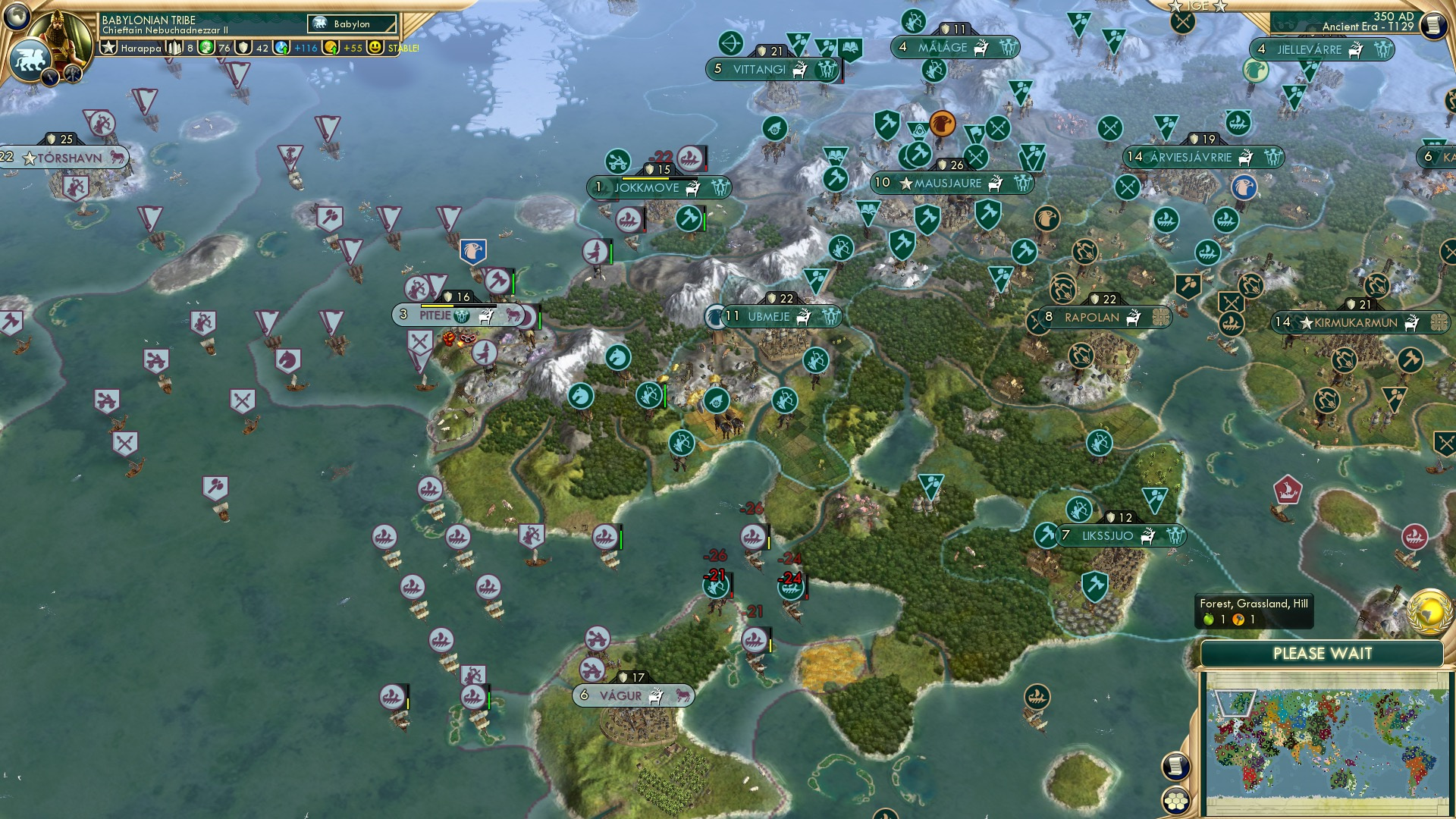Click the viewport rectangle on the minimap
Screen dimensions: 1456x819
click(x=1236, y=703)
